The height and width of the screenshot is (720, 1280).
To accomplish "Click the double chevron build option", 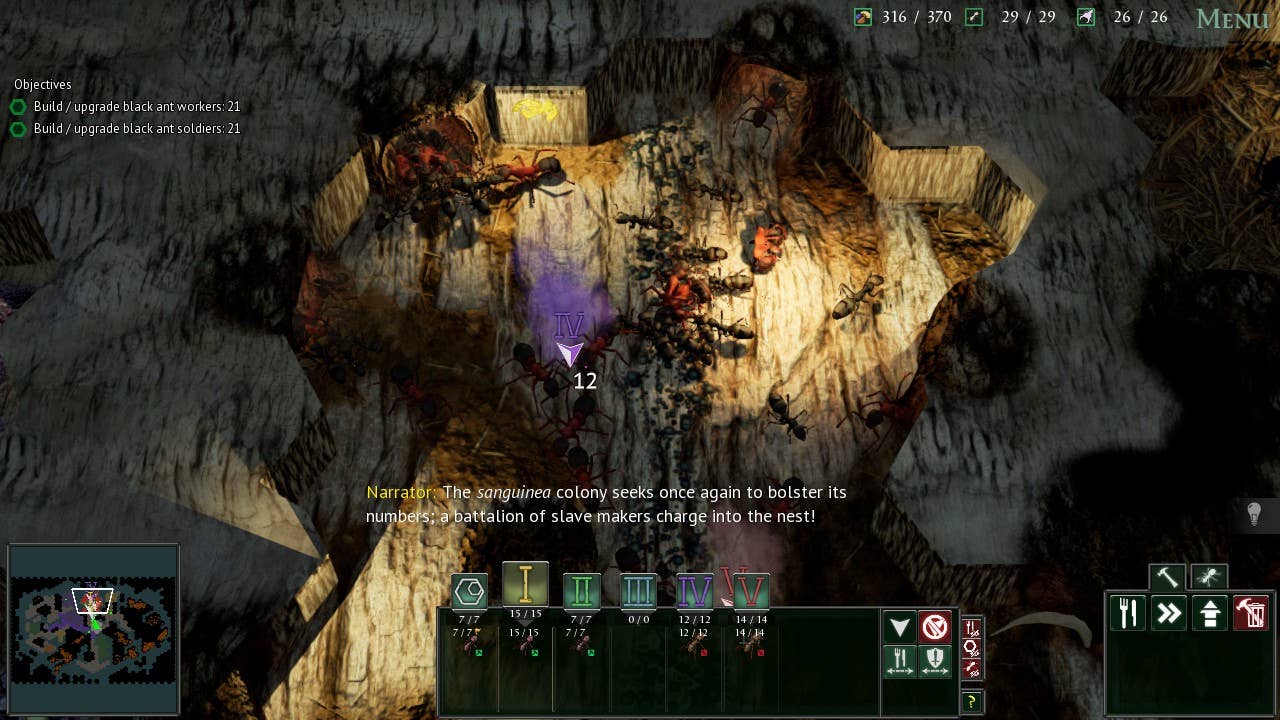I will pyautogui.click(x=1169, y=612).
